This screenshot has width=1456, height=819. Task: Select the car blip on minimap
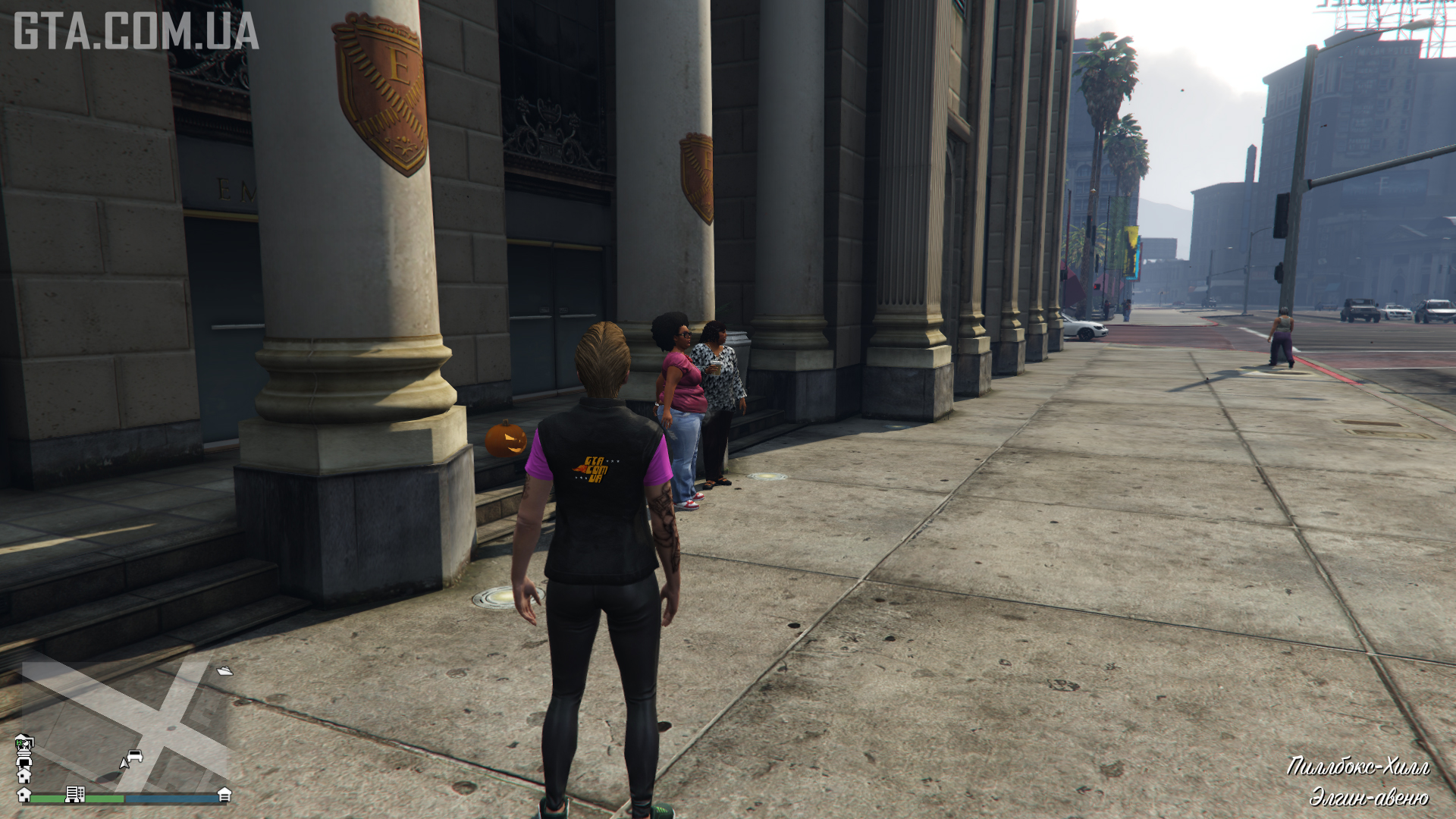(x=136, y=755)
